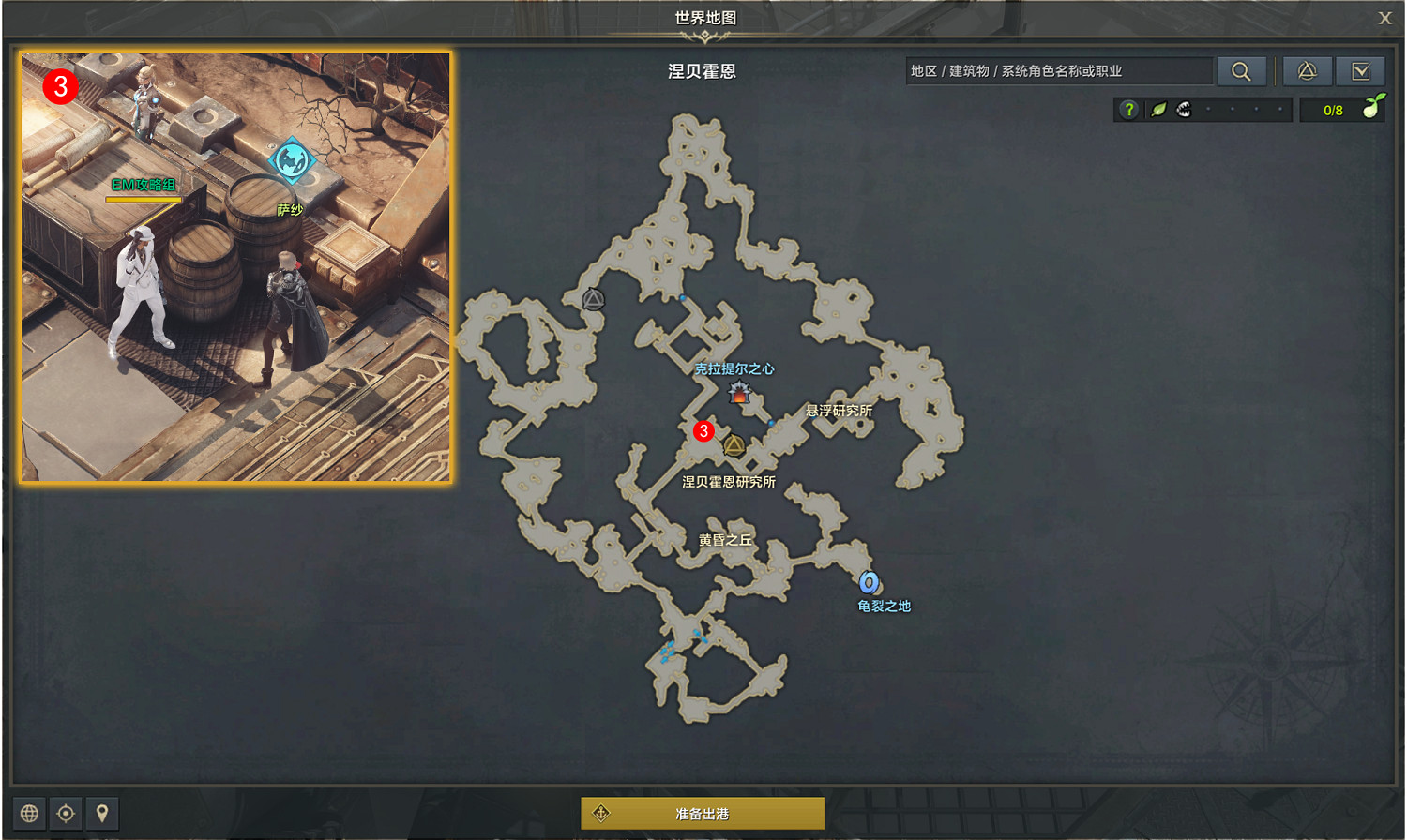Screen dimensions: 1407x840
Task: Click inside the region search input field
Action: (x=1051, y=69)
